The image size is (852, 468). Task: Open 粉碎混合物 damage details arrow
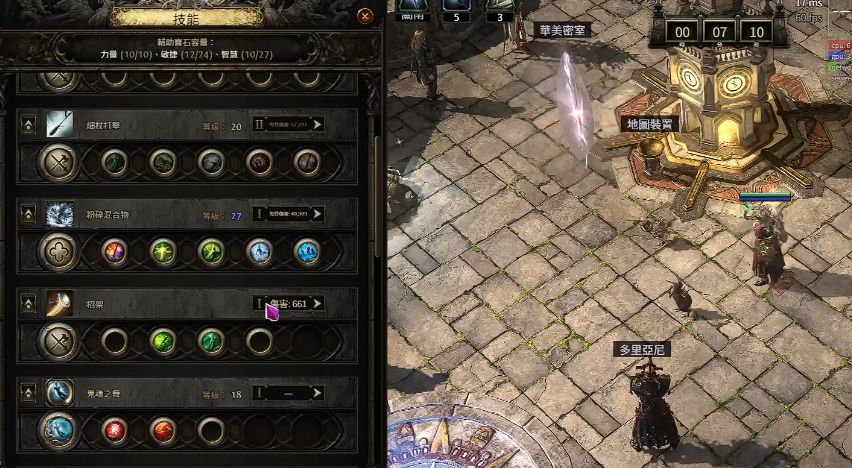[317, 214]
